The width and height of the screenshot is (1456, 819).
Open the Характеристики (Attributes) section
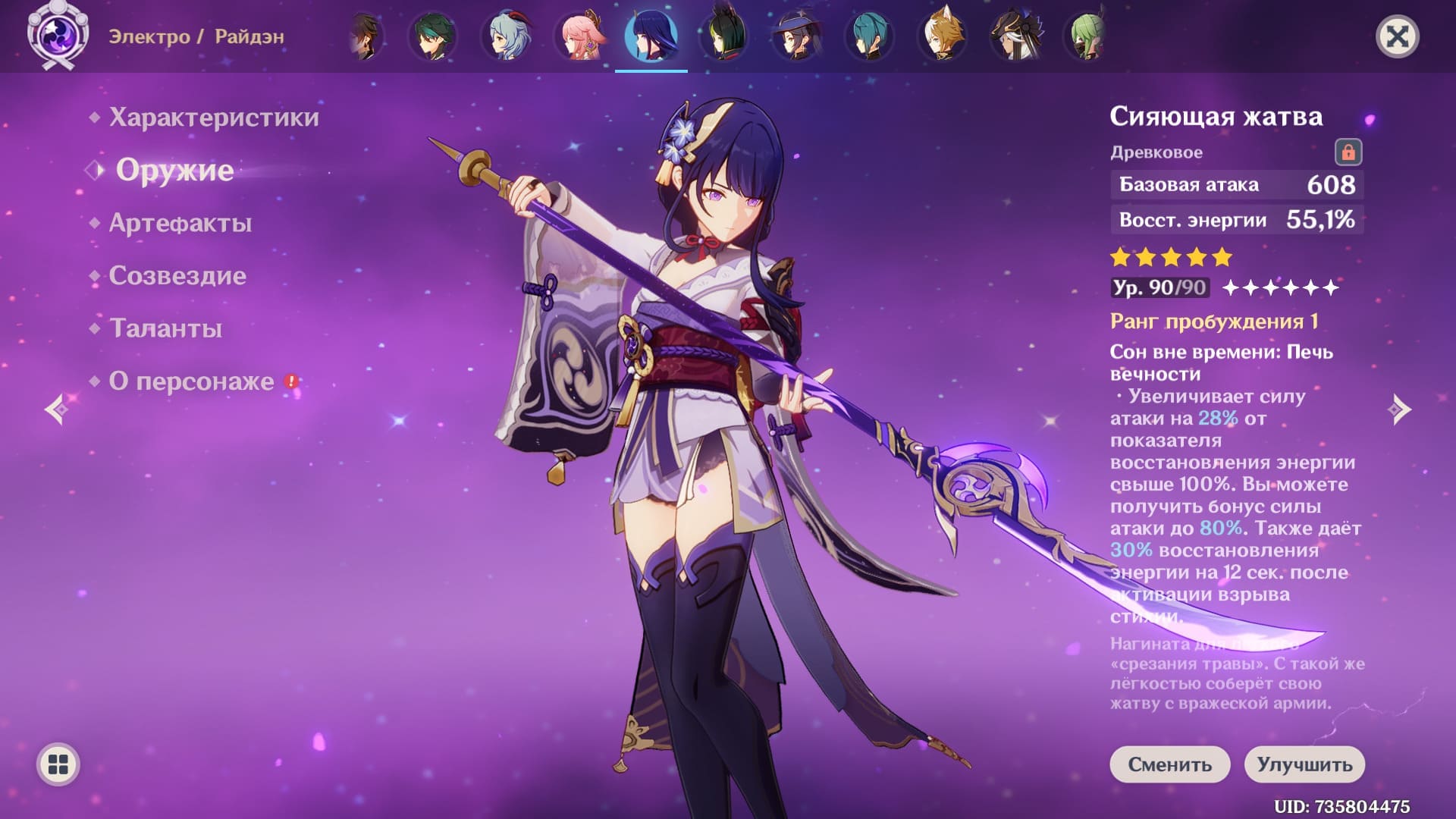(x=214, y=118)
